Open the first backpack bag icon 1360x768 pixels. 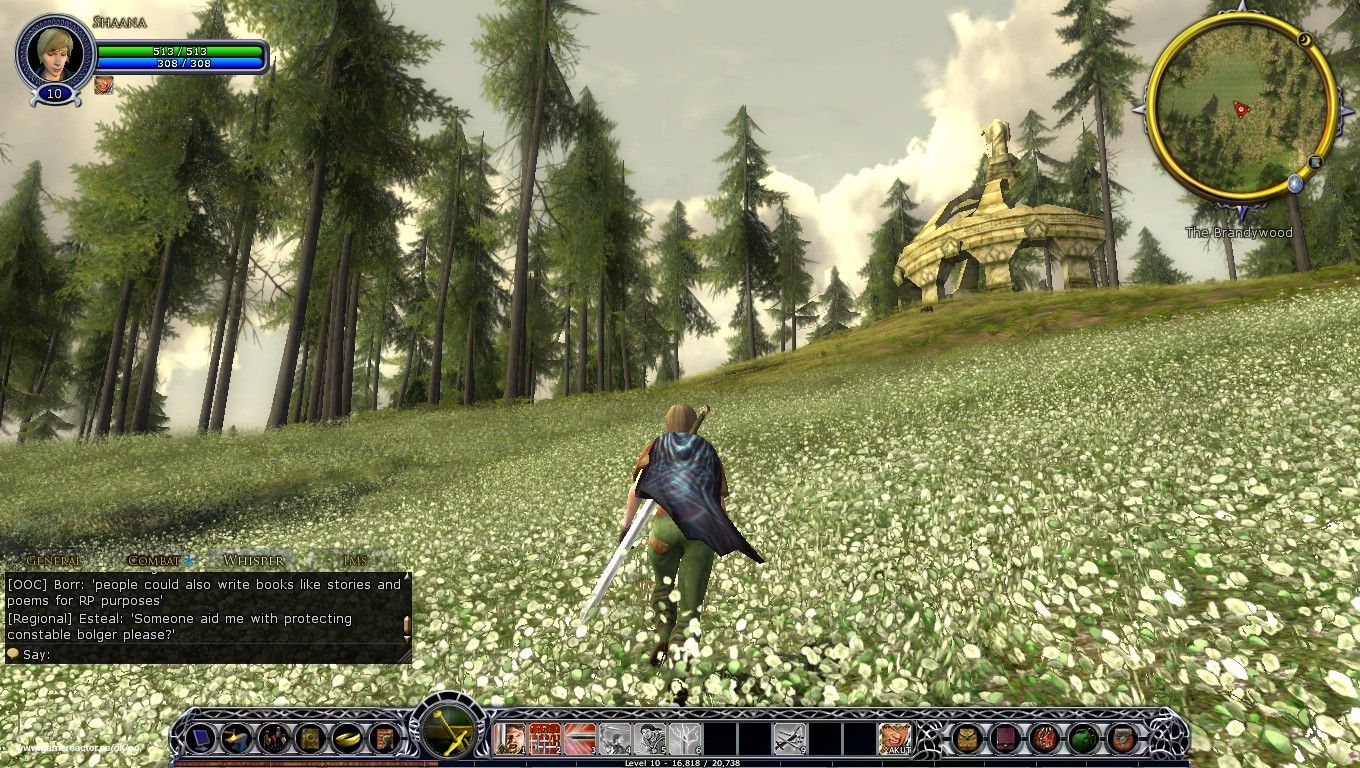pos(966,739)
